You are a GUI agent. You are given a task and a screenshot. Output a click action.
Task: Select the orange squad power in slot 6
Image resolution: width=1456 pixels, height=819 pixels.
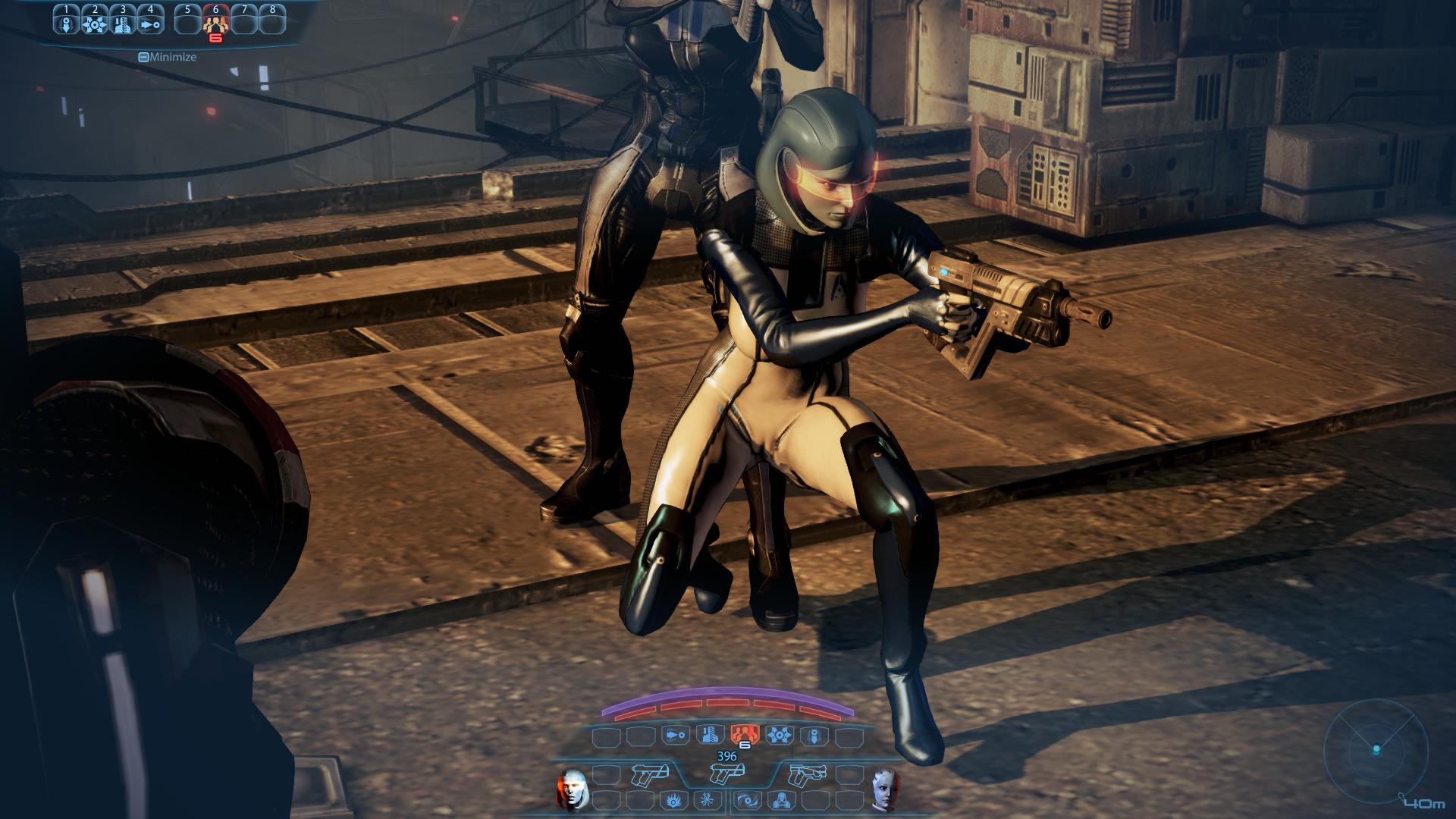(x=215, y=23)
